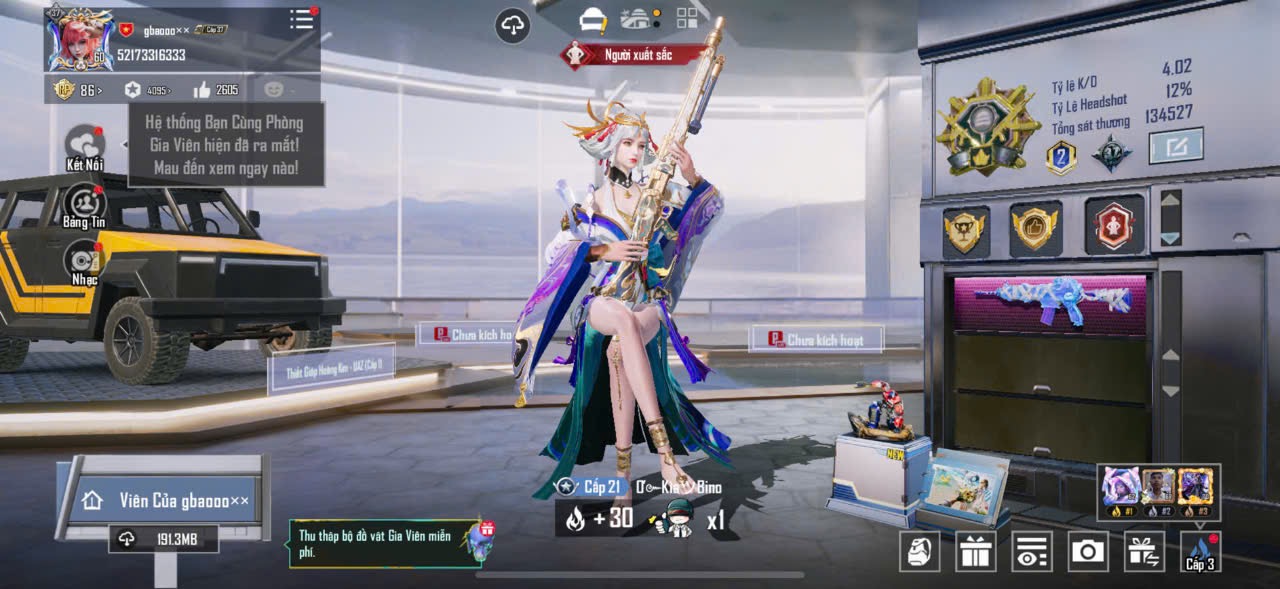This screenshot has height=589, width=1280.
Task: Open the gift exchange arrows button
Action: pos(1144,551)
